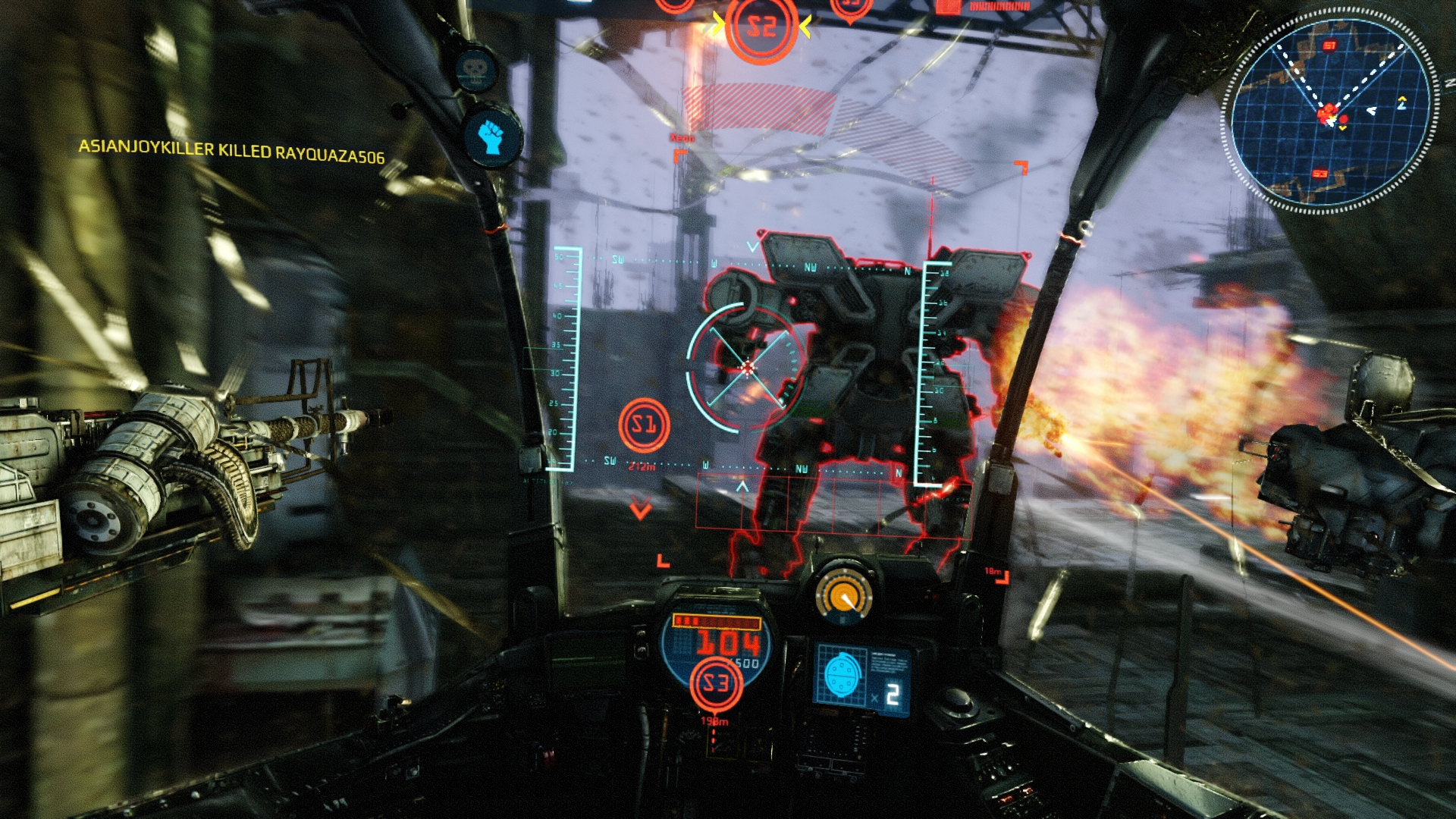This screenshot has width=1456, height=819.
Task: Expand the upward chevron above the damage grid readout
Action: 742,486
